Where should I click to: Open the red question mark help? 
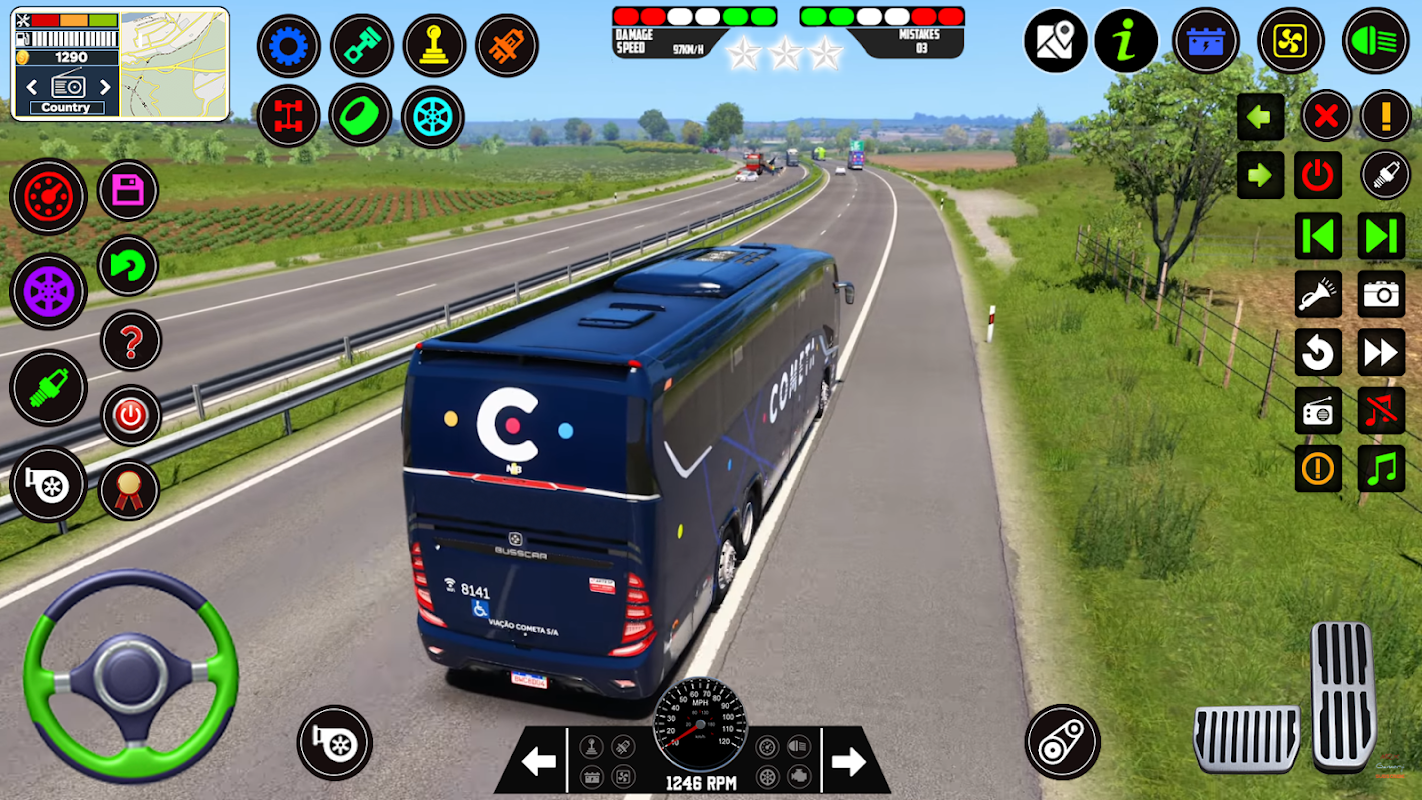click(130, 341)
